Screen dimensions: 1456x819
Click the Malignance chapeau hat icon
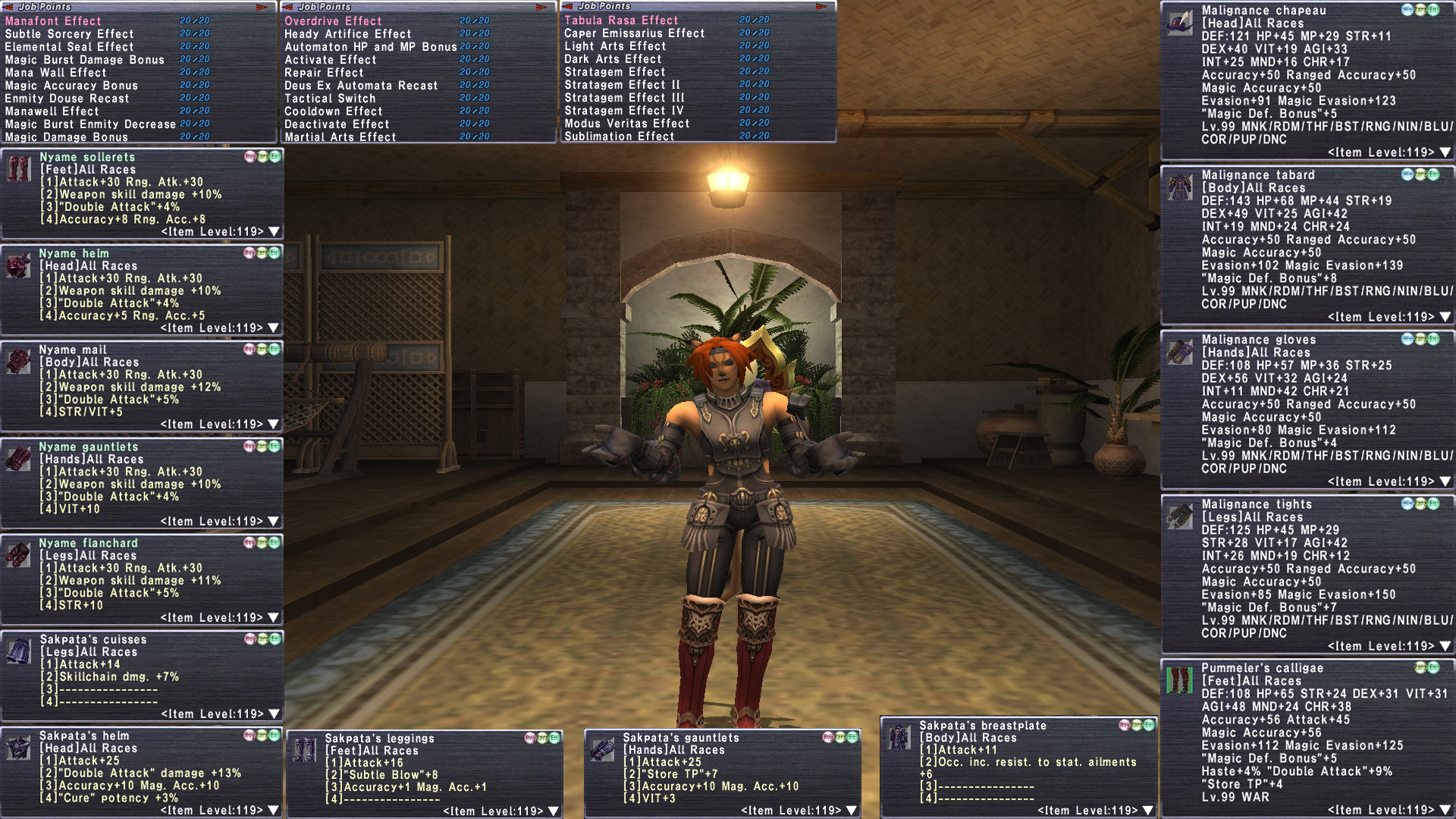click(1179, 23)
